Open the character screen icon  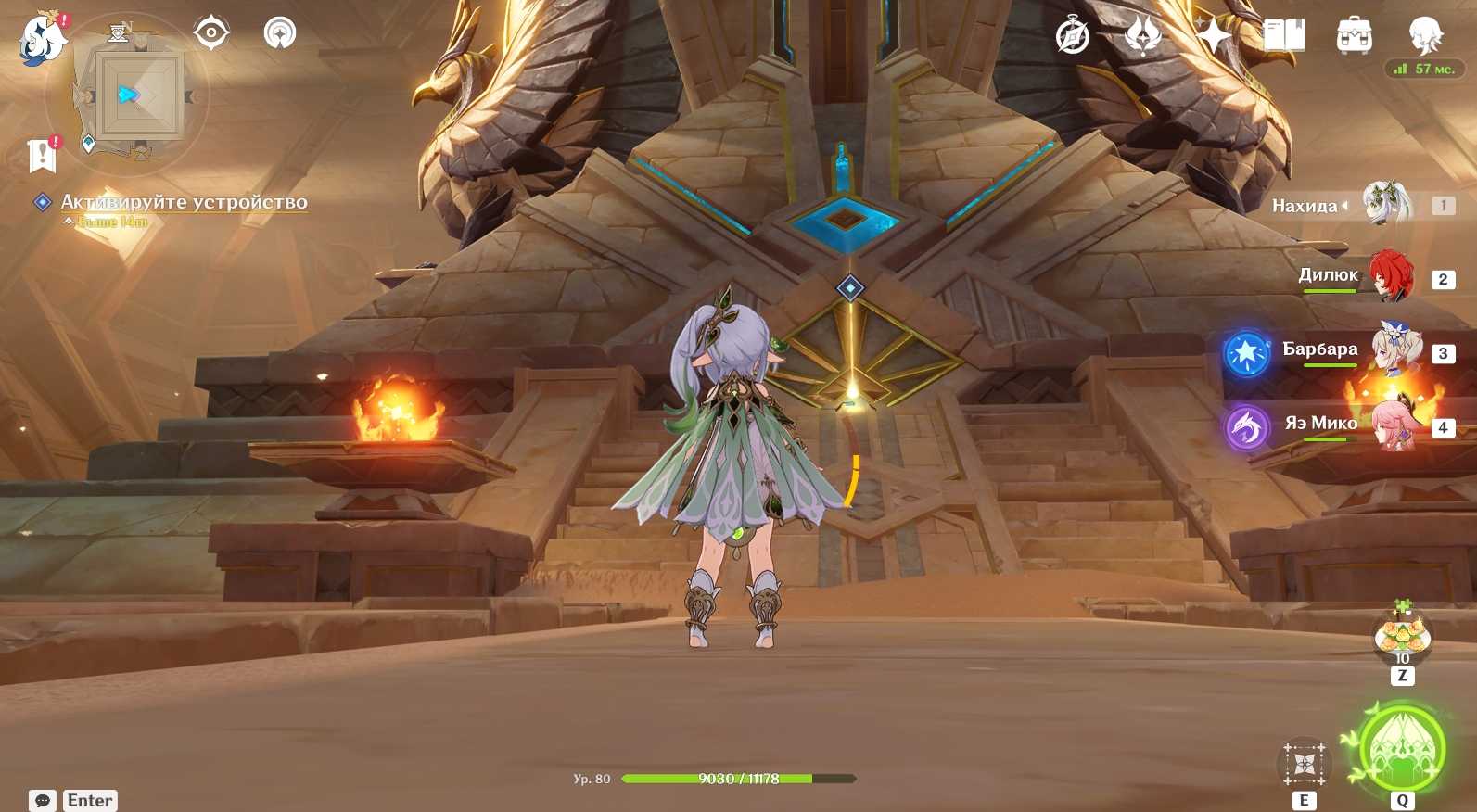(x=1425, y=35)
